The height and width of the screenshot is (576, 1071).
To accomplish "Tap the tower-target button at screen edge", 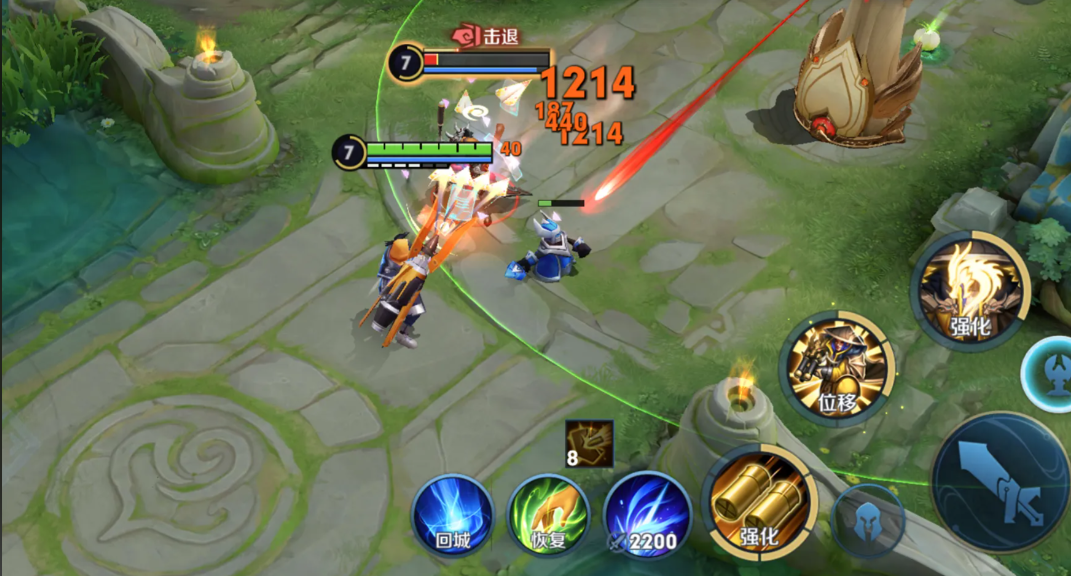I will tap(1050, 372).
